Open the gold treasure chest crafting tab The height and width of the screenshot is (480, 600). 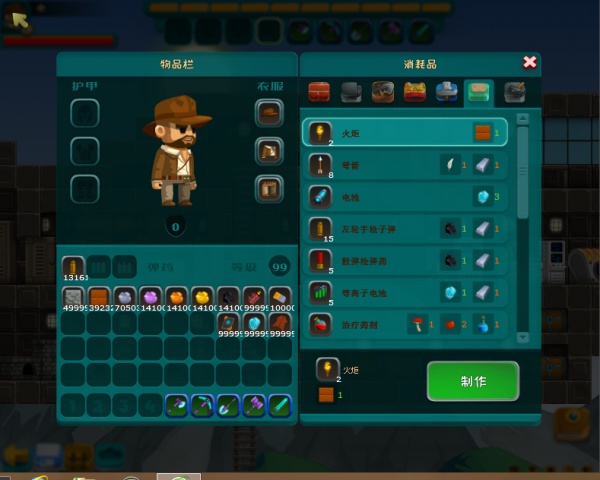pos(415,94)
